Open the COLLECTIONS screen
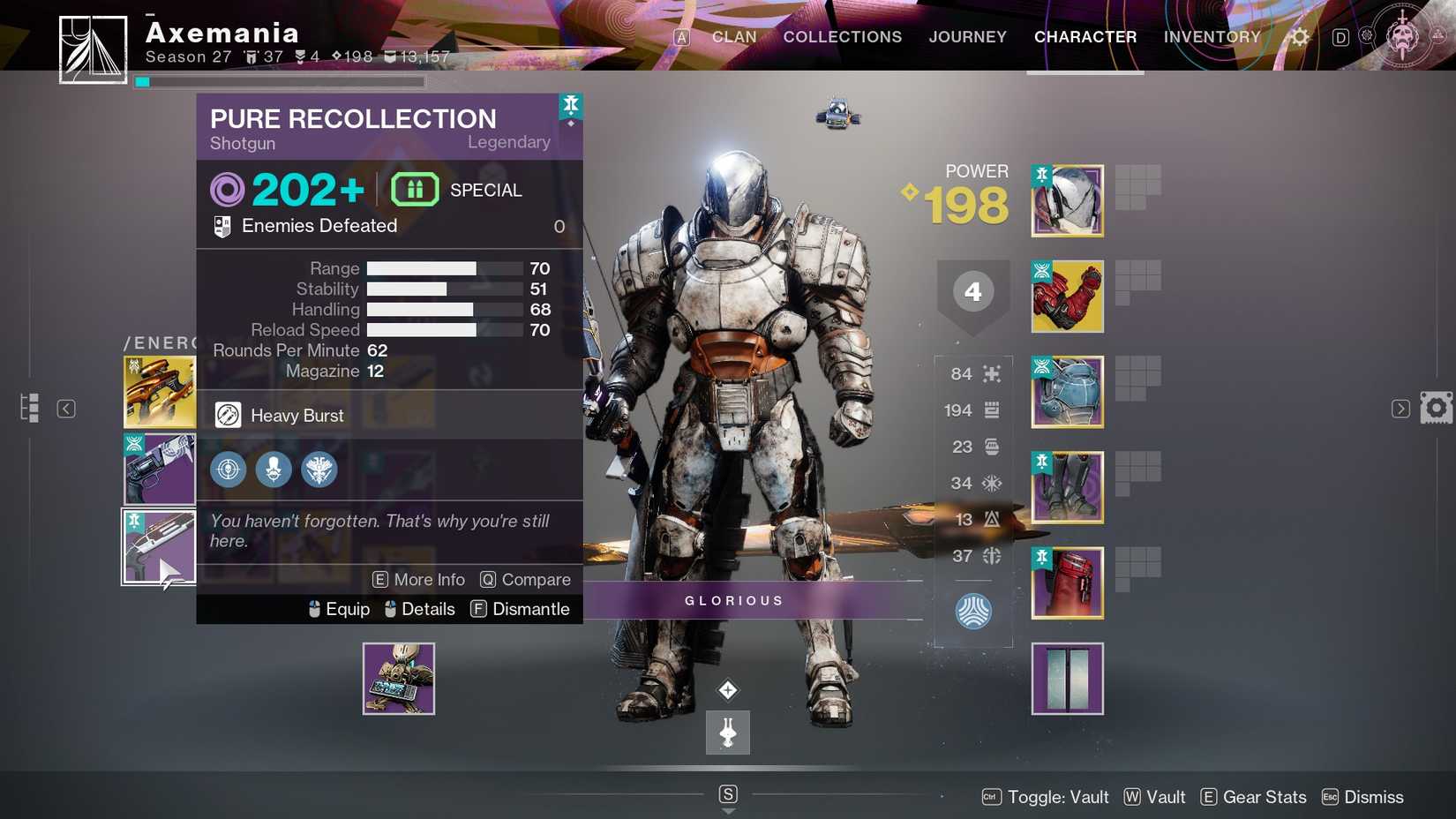This screenshot has height=819, width=1456. click(842, 37)
